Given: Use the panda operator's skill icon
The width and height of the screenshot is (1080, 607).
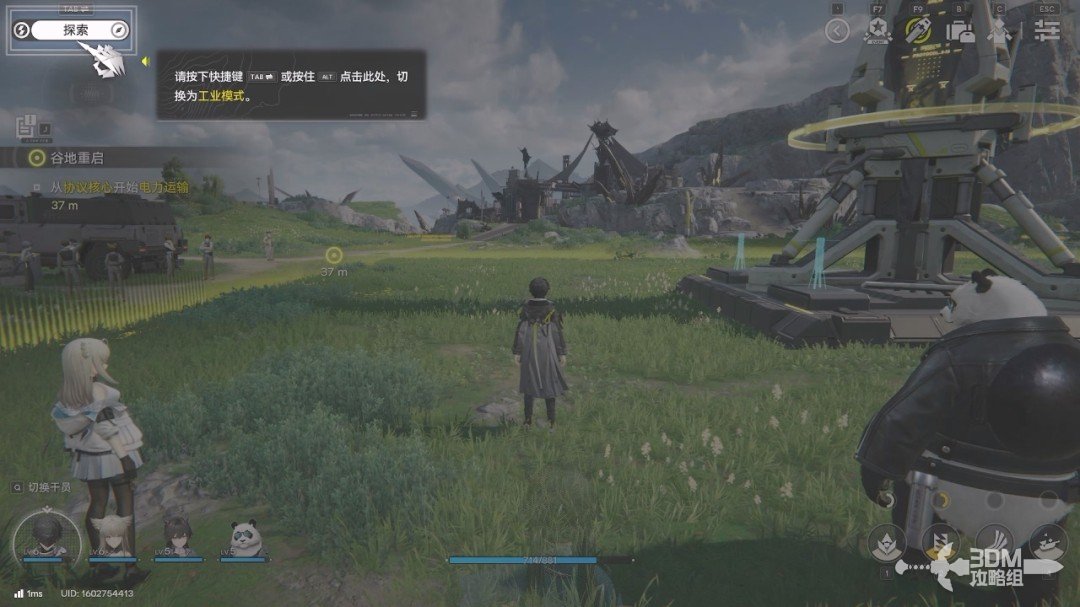Looking at the screenshot, I should point(1048,543).
